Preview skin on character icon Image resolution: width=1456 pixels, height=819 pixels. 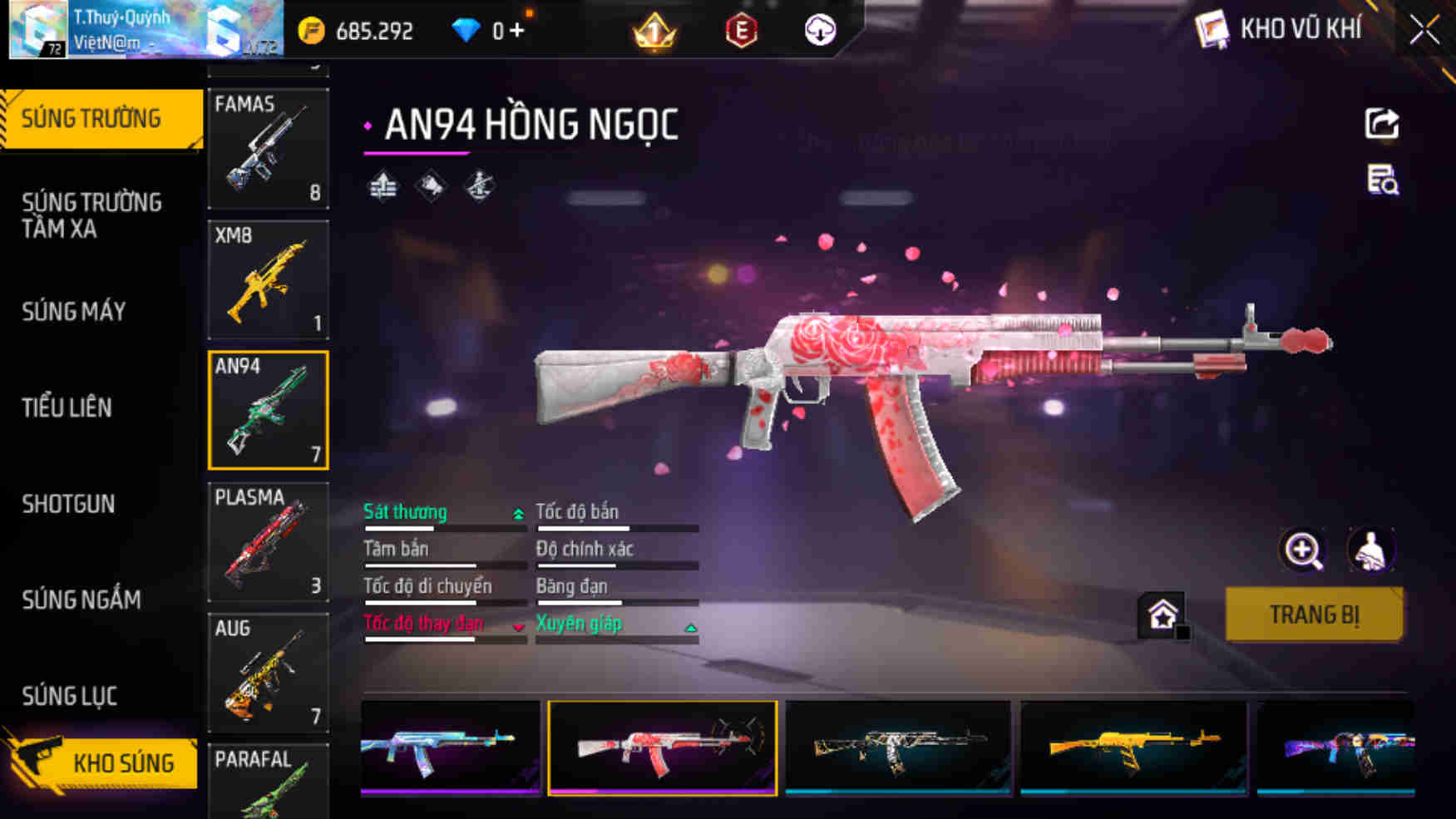pos(1370,550)
